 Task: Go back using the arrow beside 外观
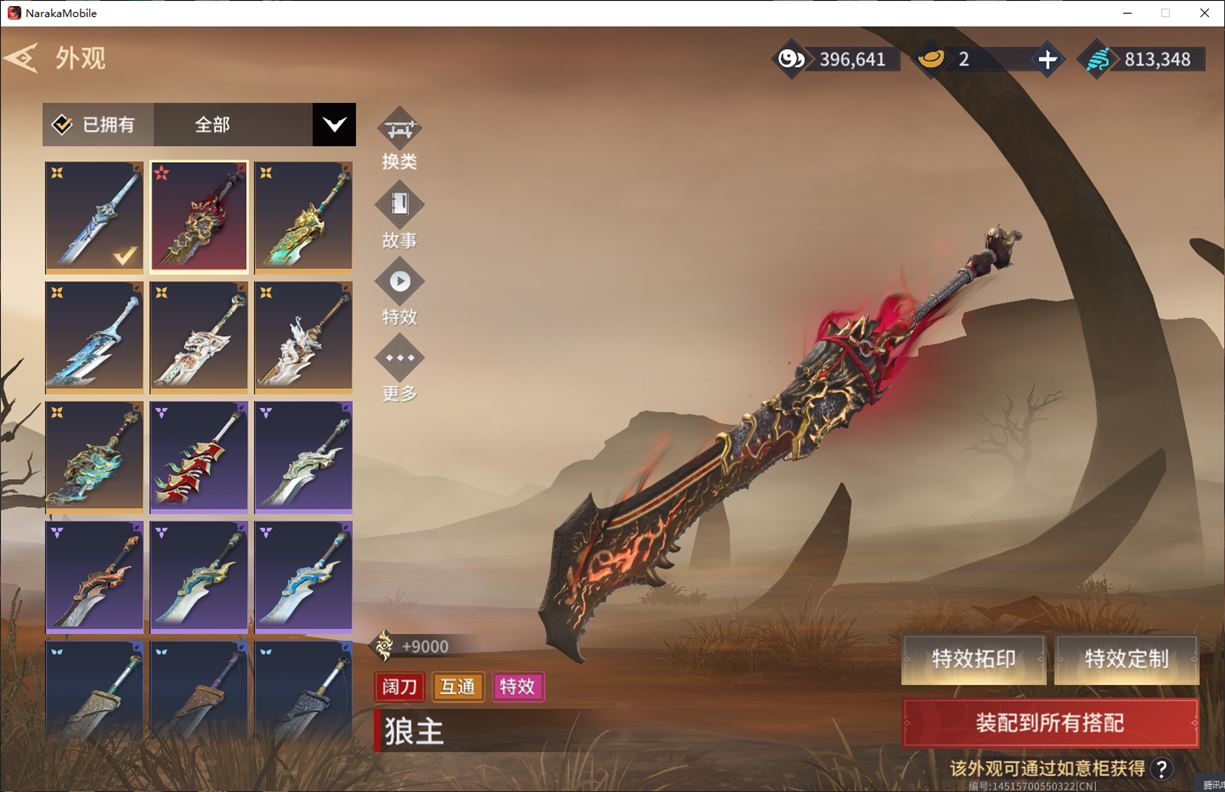[21, 58]
